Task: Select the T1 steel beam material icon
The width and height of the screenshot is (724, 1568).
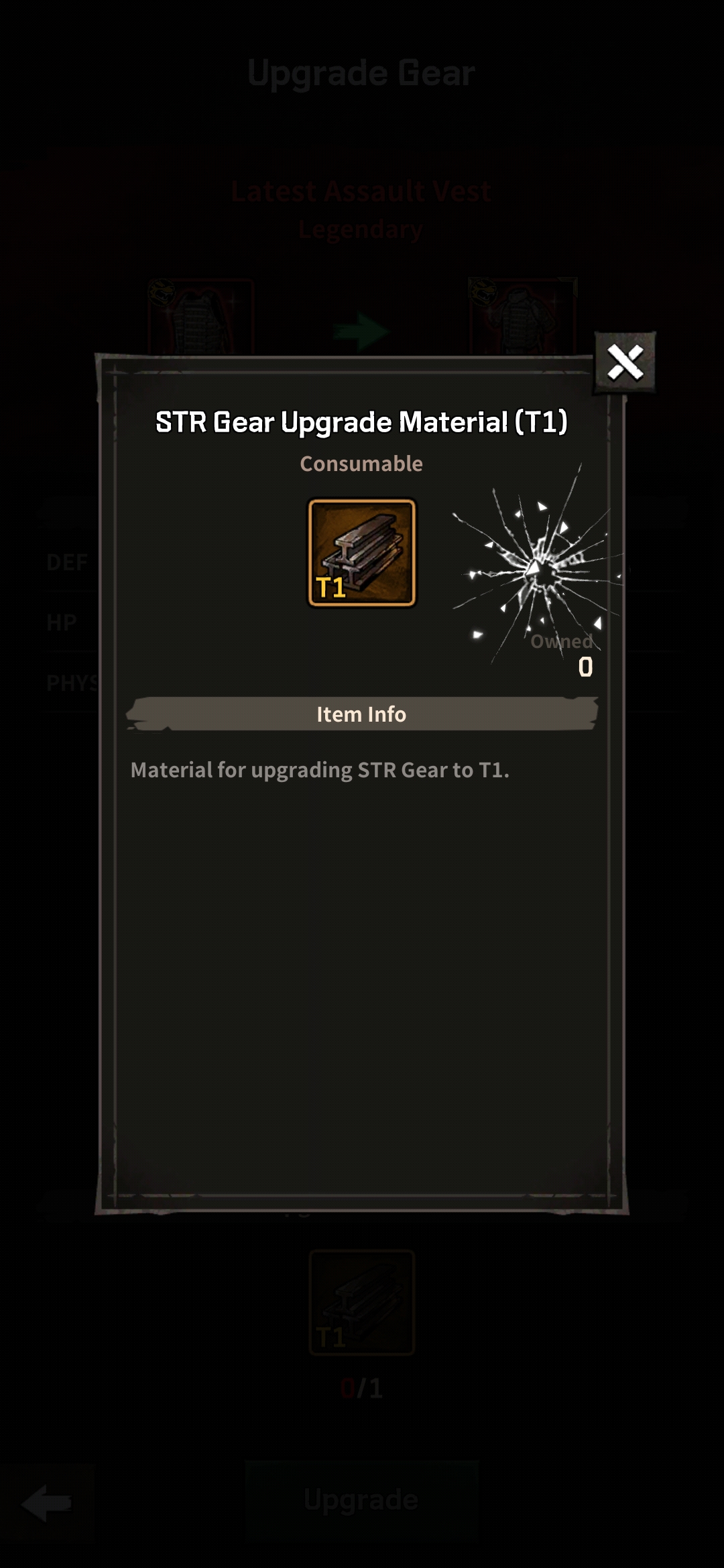Action: pyautogui.click(x=361, y=553)
